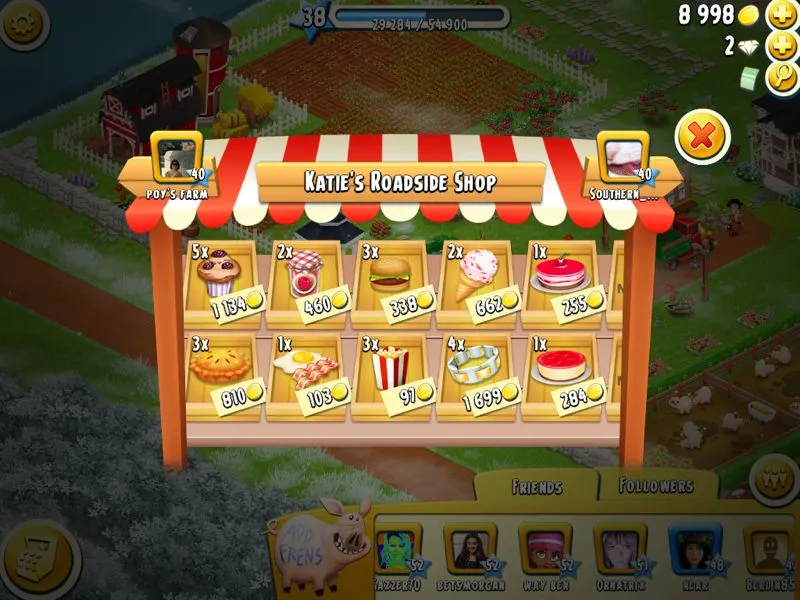Select the 4x silver bracelets for 1699
Image resolution: width=800 pixels, height=600 pixels.
(476, 370)
